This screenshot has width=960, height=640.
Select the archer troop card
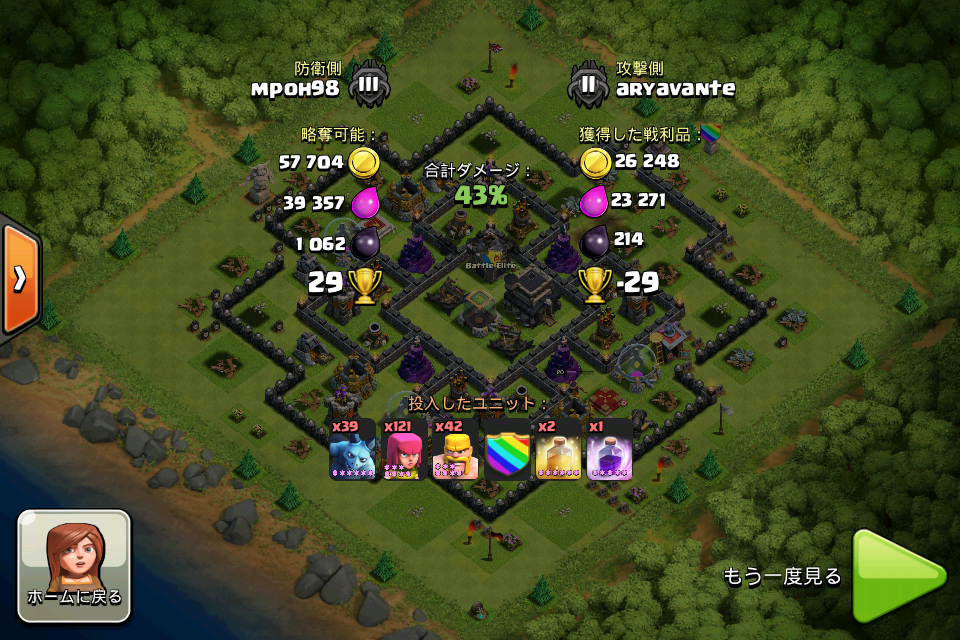pyautogui.click(x=404, y=449)
